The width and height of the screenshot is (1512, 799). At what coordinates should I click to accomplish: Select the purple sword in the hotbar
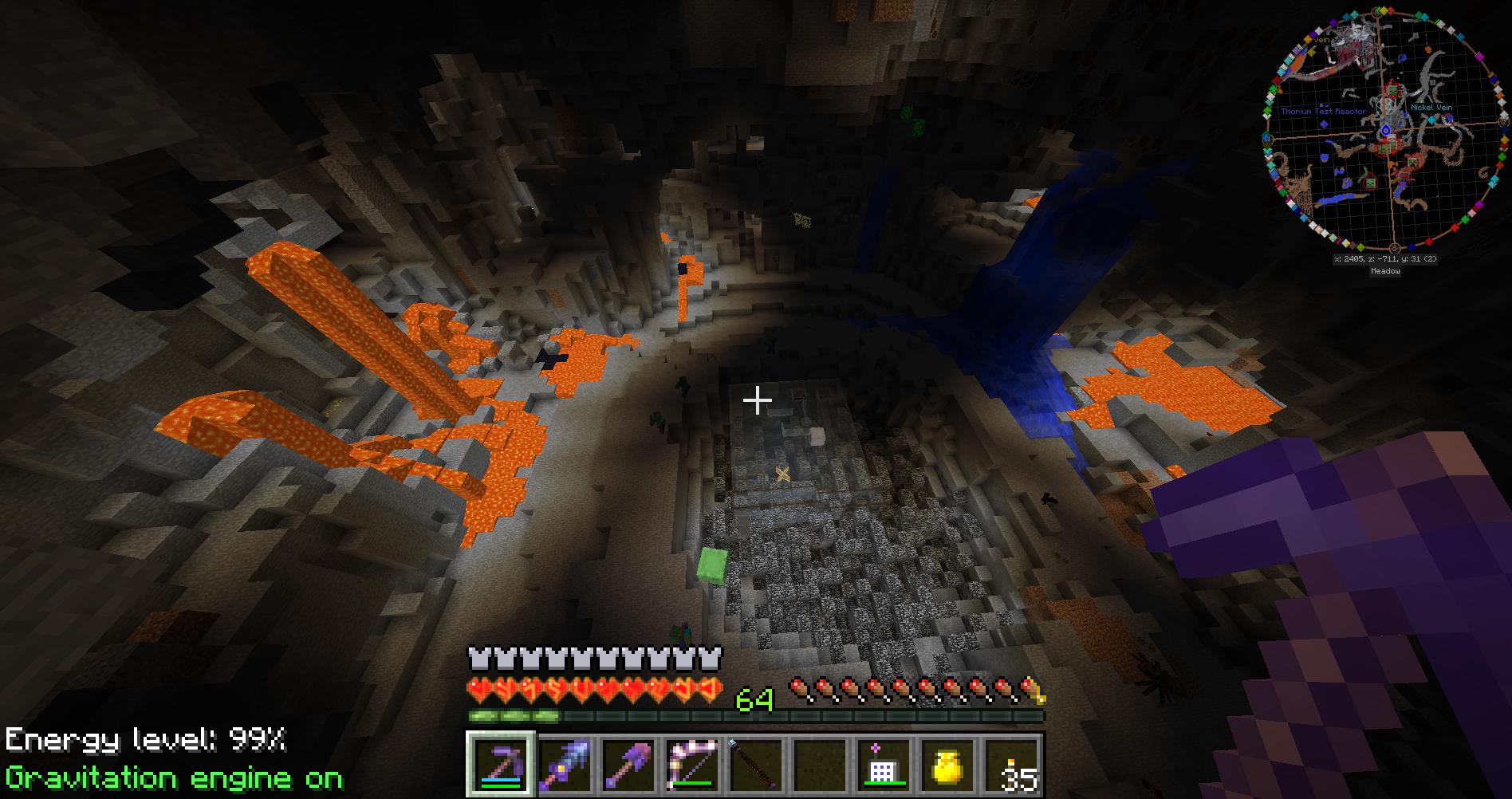[564, 764]
